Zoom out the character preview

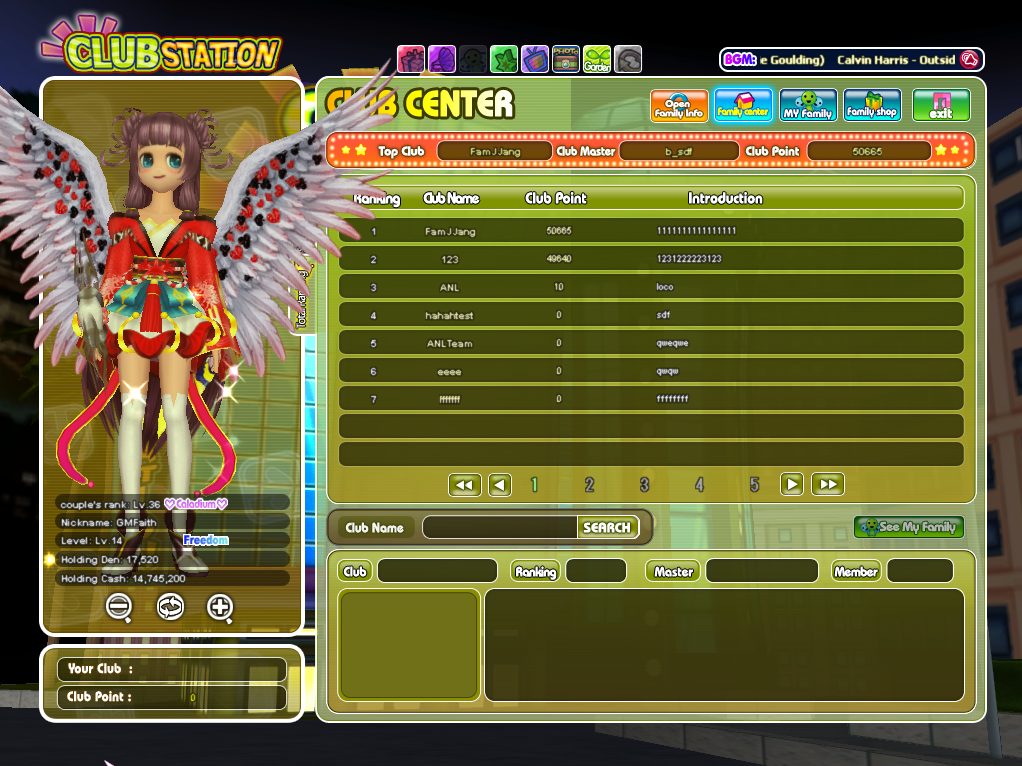(119, 606)
